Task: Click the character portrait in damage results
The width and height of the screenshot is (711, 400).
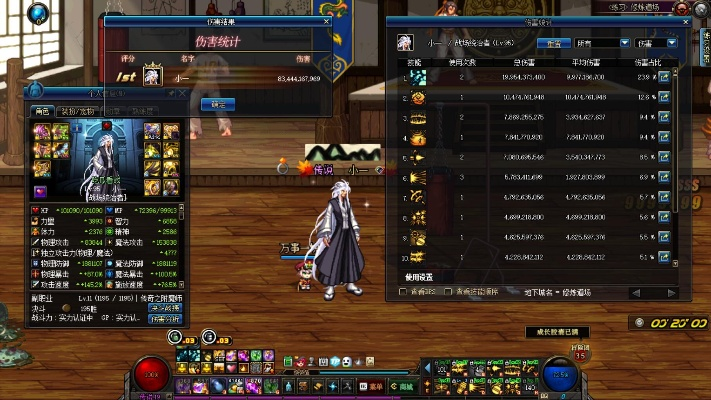Action: (x=152, y=76)
